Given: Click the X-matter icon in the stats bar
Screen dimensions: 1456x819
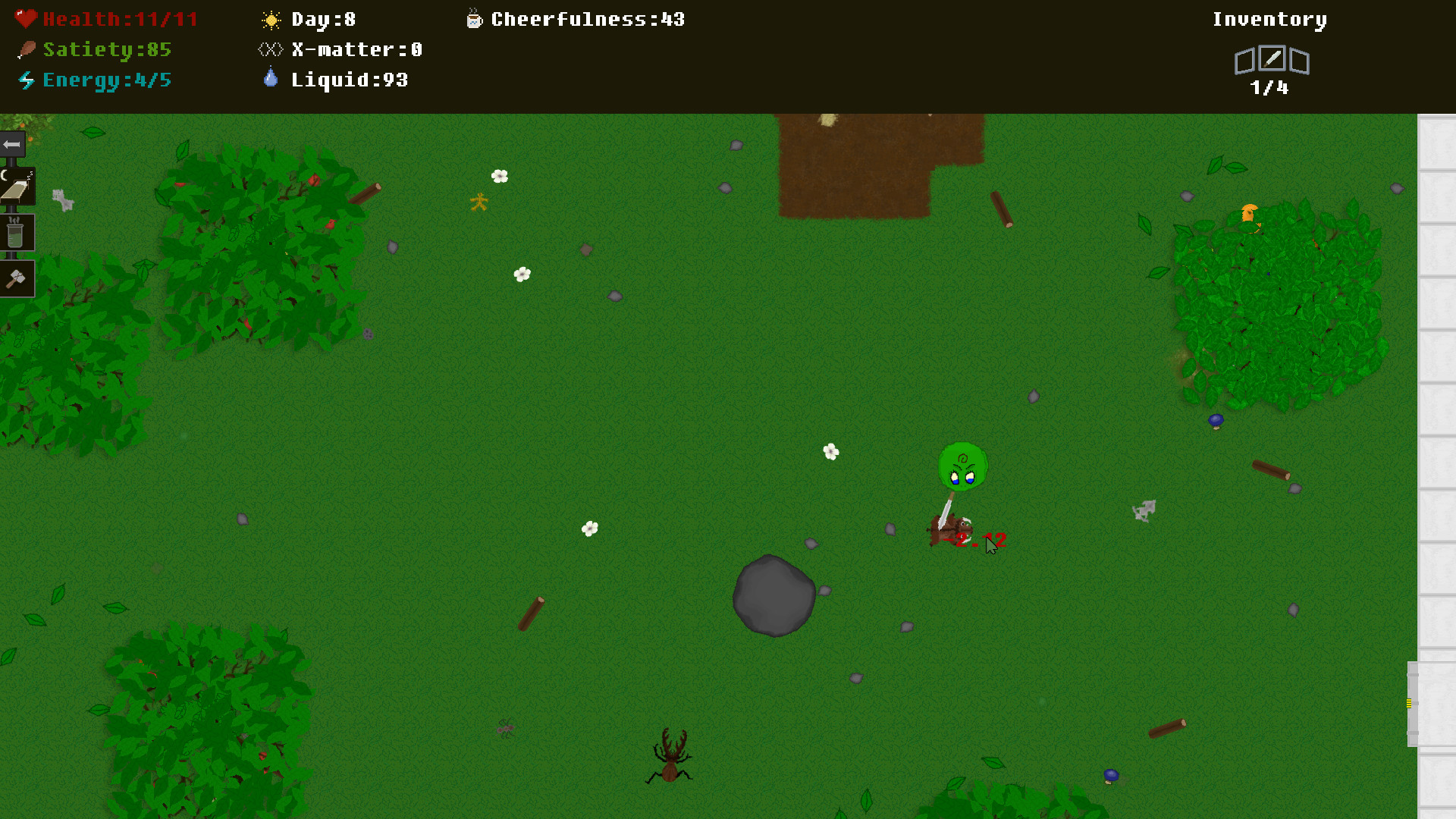Looking at the screenshot, I should pyautogui.click(x=269, y=49).
